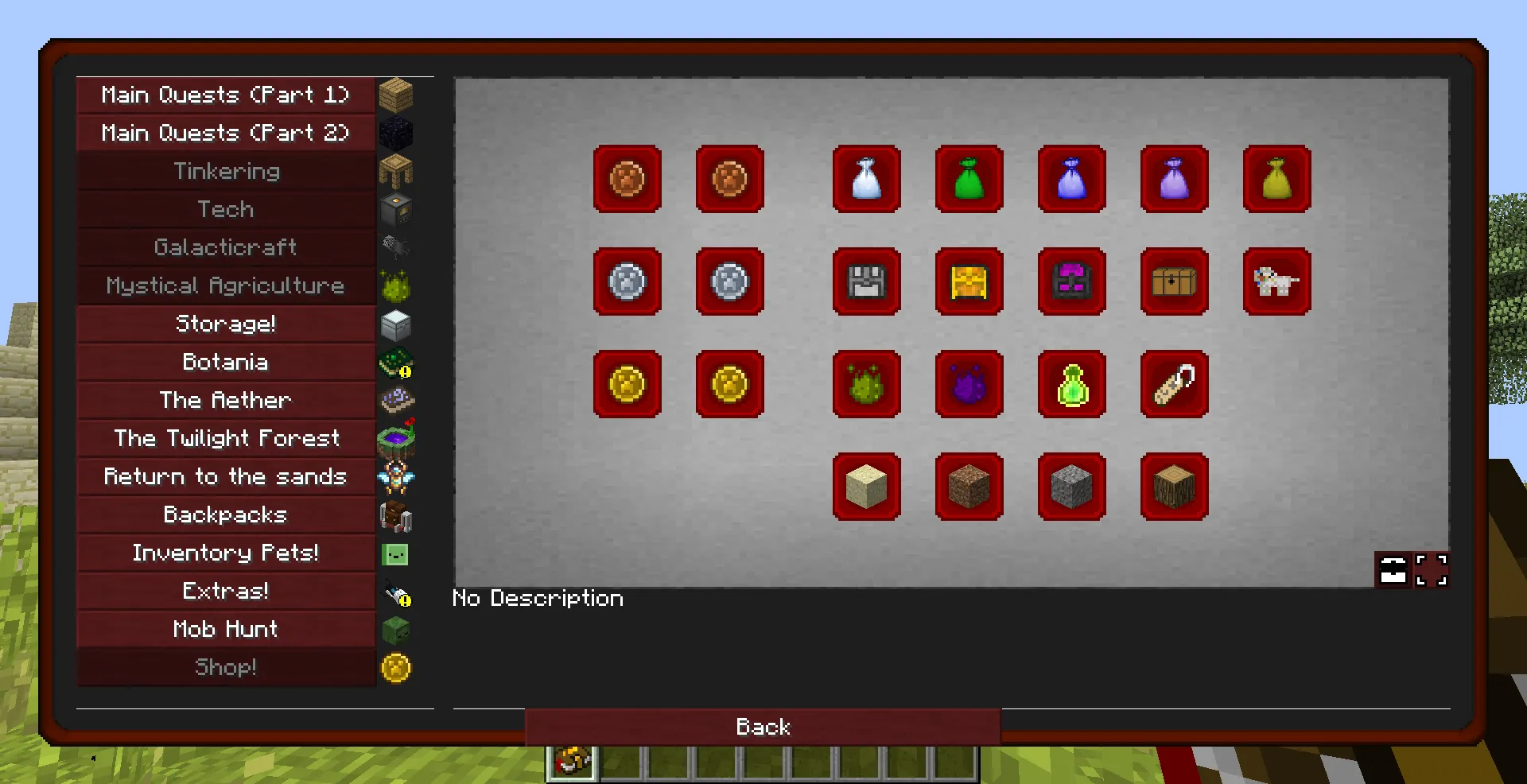Select the white bag quest icon
The image size is (1527, 784).
[x=866, y=180]
